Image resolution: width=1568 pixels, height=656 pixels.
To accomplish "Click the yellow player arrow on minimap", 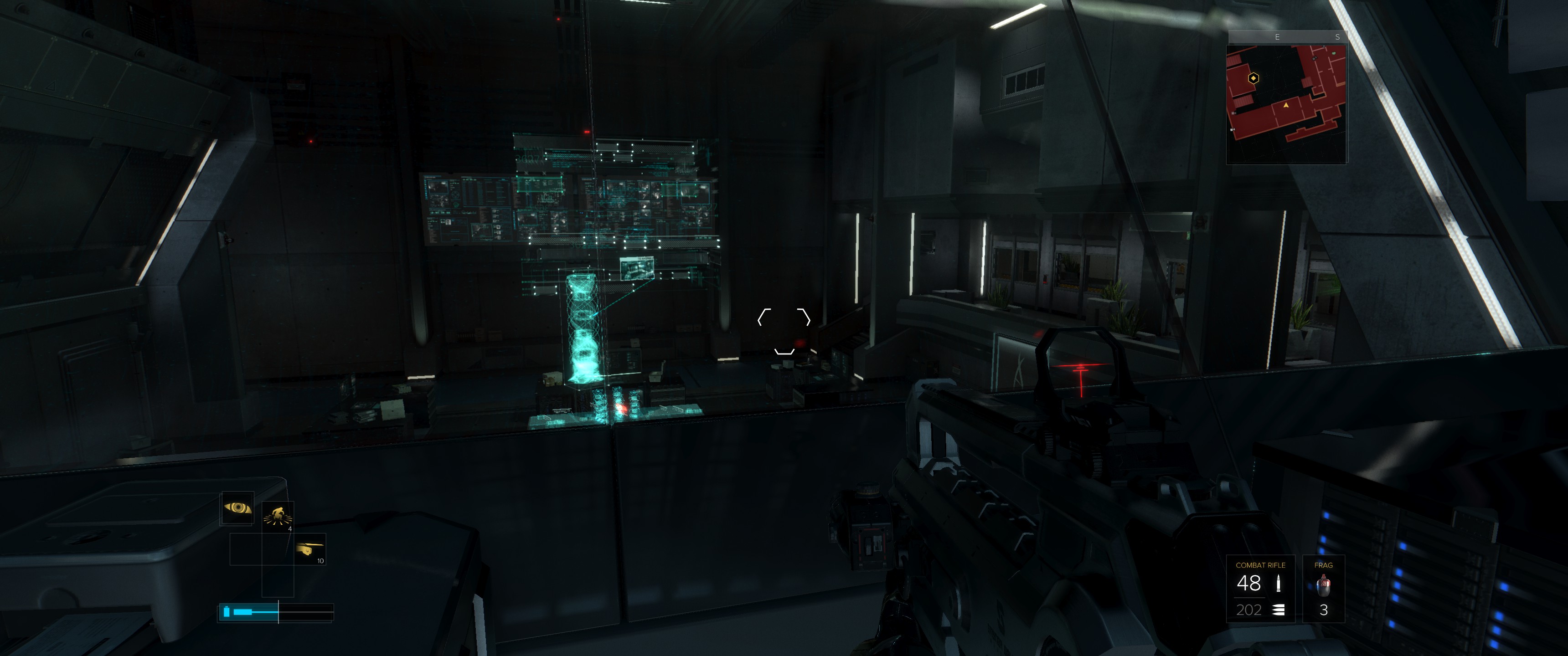I will pos(1286,105).
